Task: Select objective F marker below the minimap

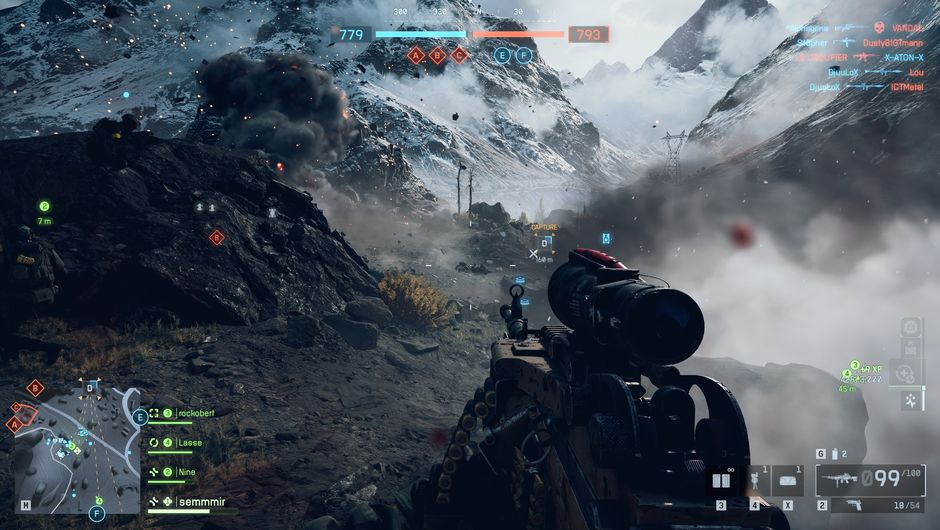Action: click(x=97, y=514)
